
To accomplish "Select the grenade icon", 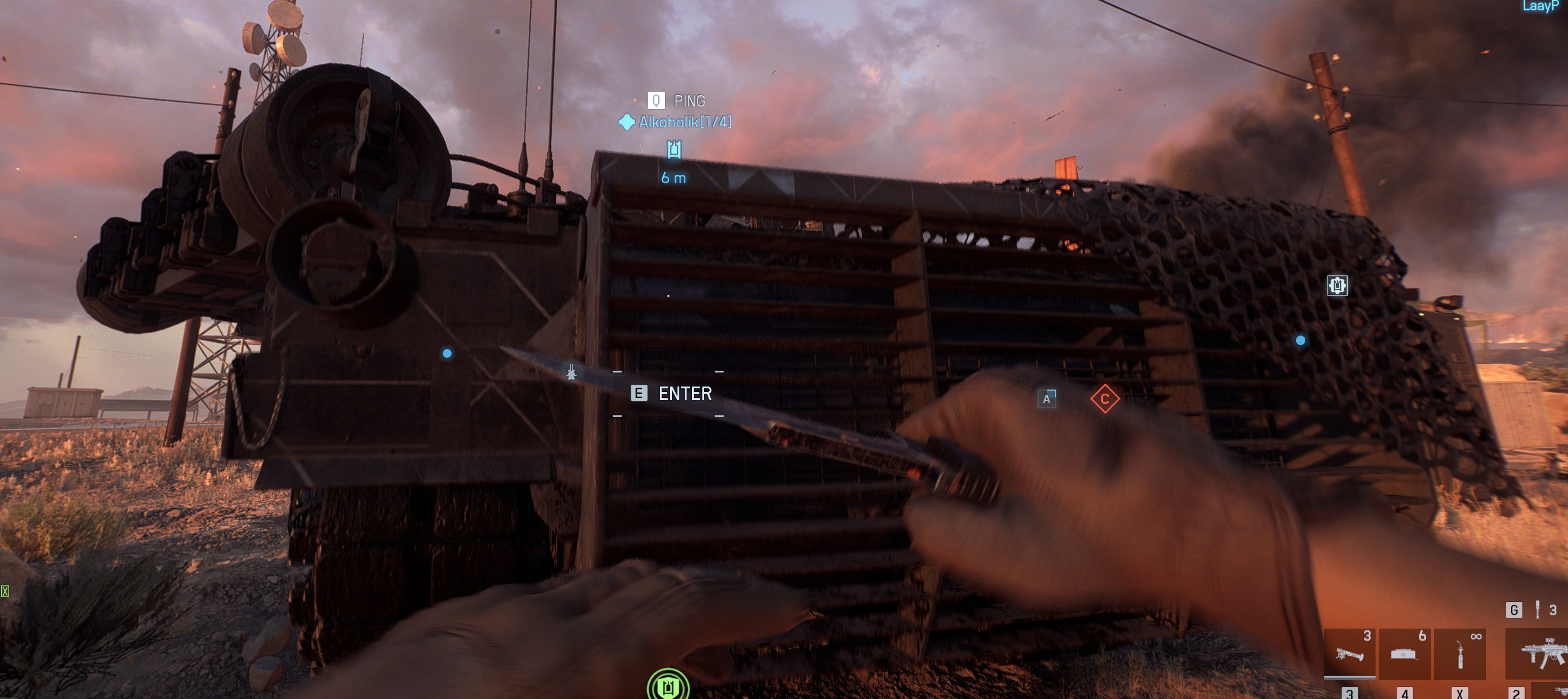I will tap(1537, 610).
